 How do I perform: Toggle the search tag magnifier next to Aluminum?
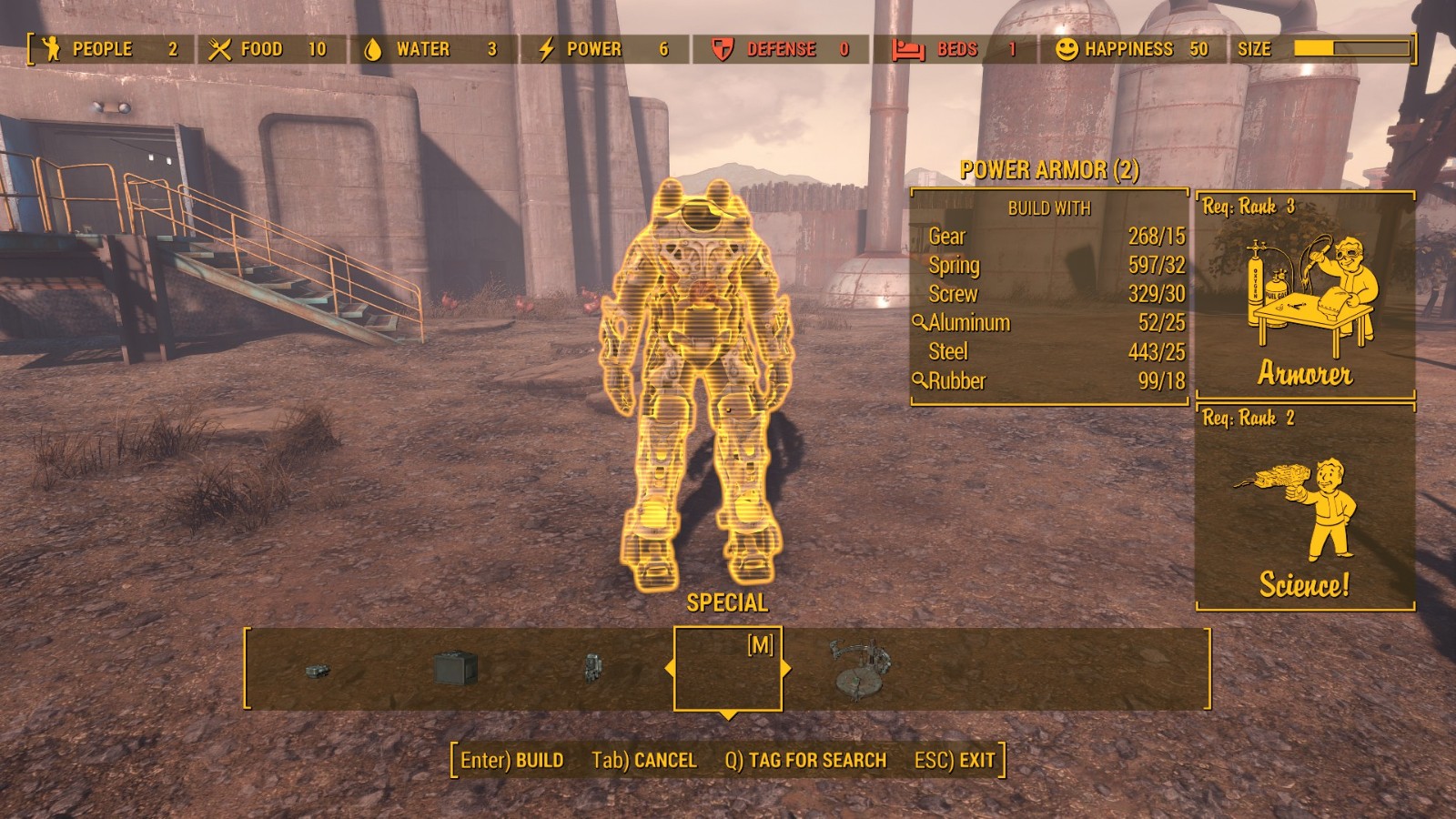920,322
